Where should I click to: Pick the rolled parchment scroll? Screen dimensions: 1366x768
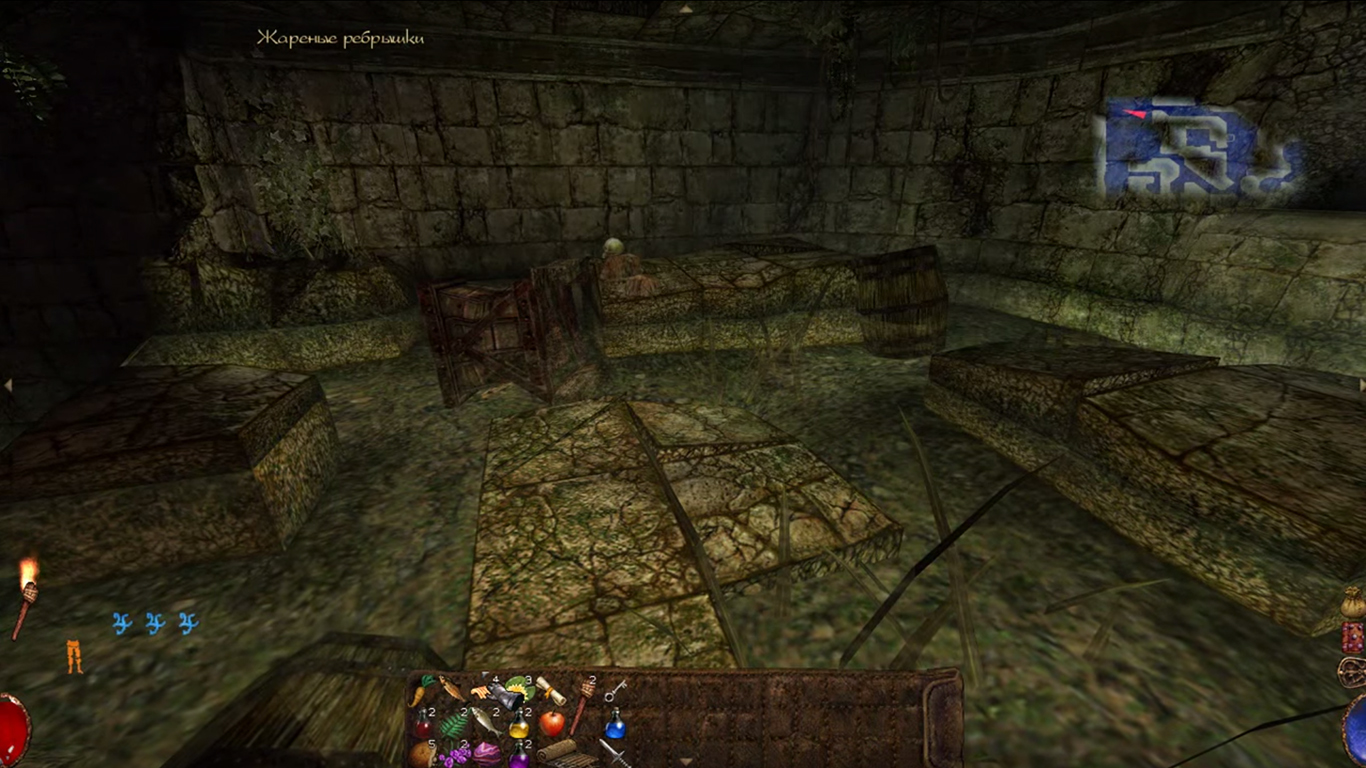(x=551, y=690)
